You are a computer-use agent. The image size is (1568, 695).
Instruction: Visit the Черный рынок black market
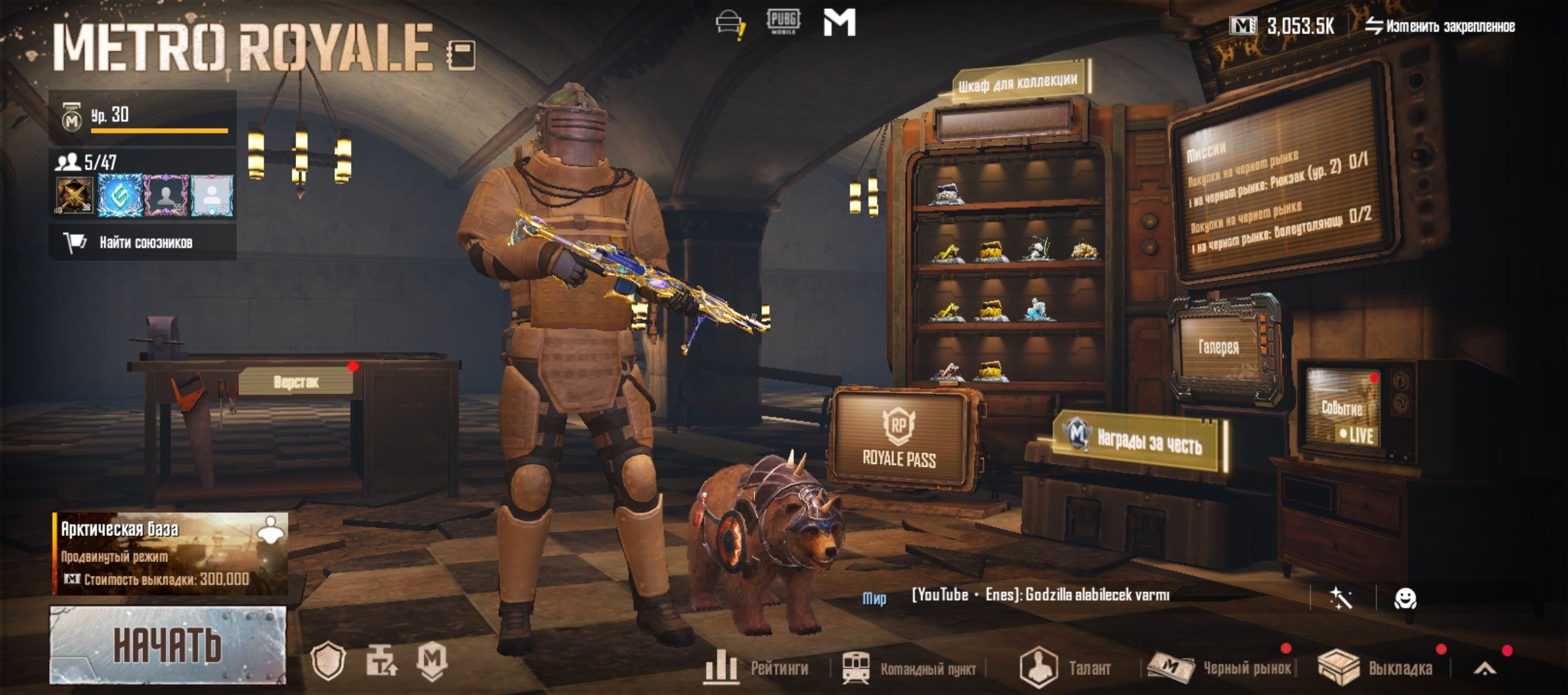[x=1221, y=668]
